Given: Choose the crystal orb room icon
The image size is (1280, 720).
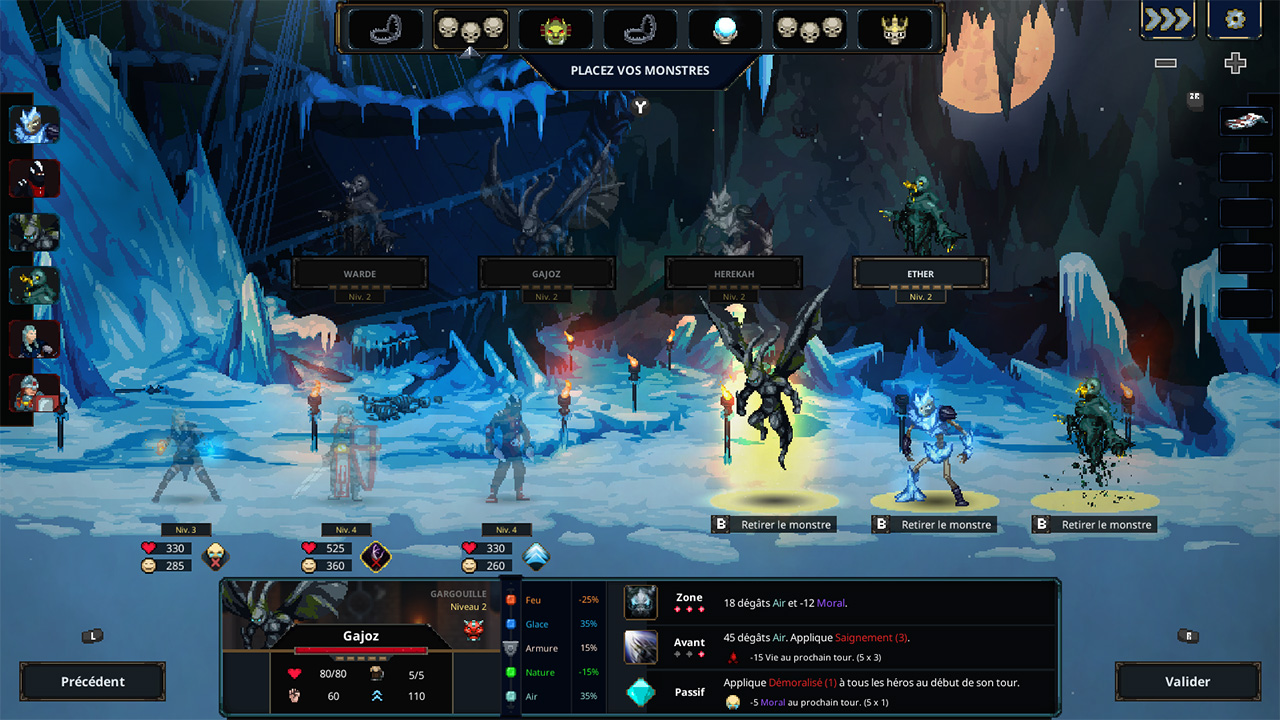Looking at the screenshot, I should point(725,30).
